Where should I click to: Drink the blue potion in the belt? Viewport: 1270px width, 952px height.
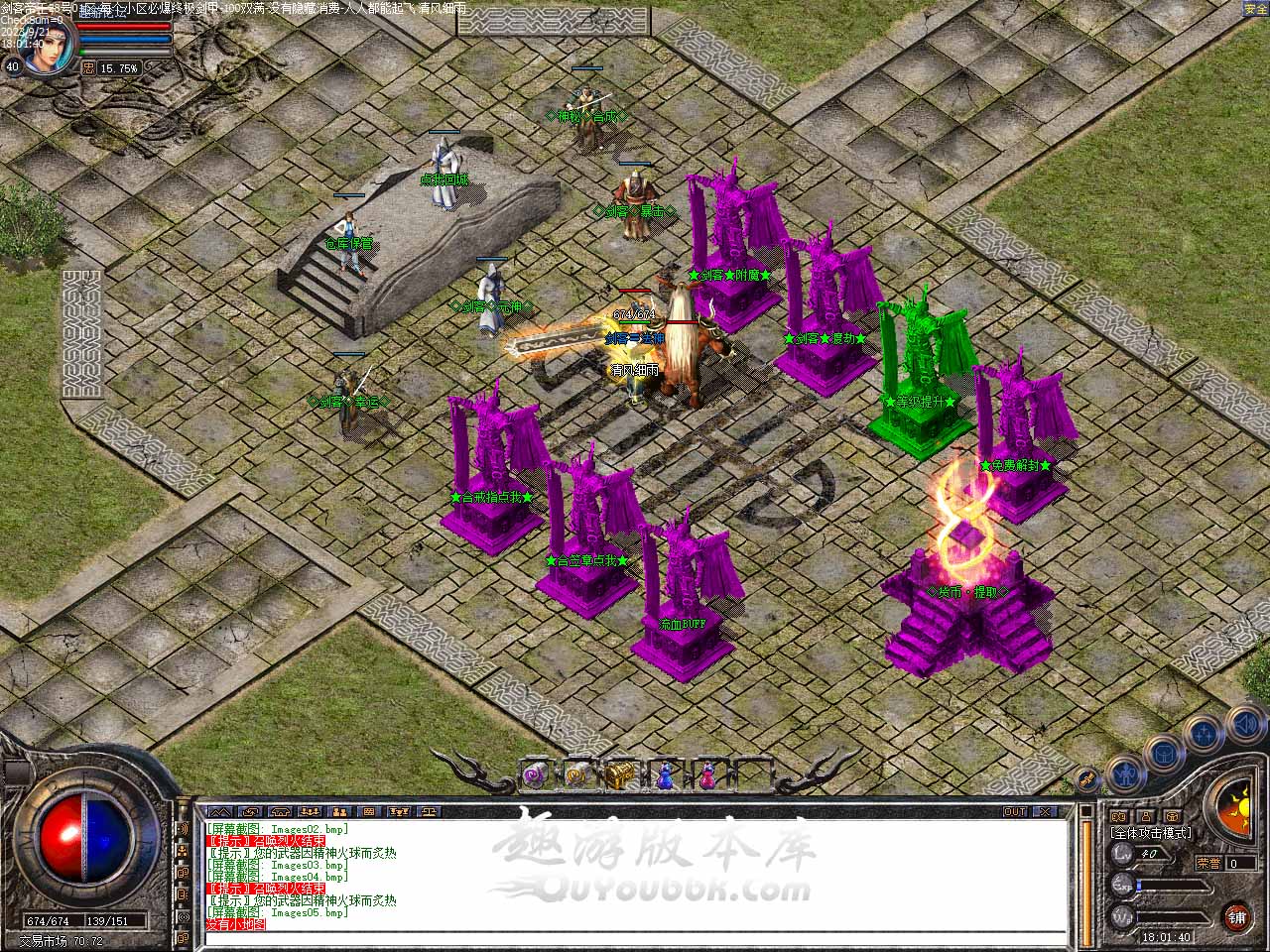[664, 773]
